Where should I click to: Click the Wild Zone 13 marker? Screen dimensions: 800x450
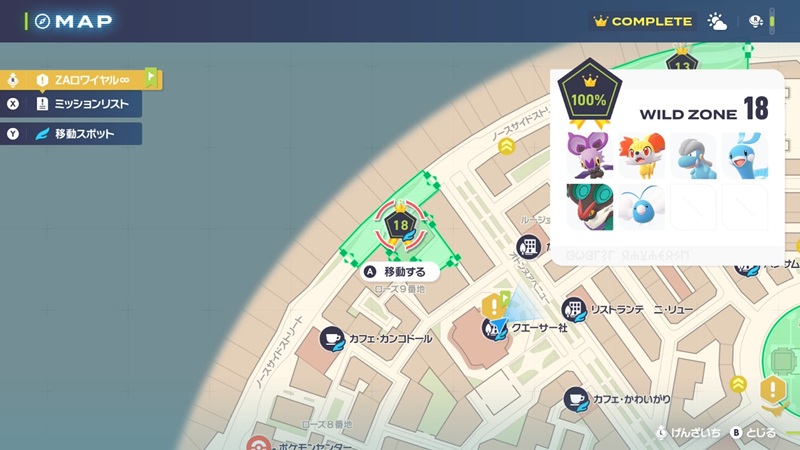[x=683, y=65]
